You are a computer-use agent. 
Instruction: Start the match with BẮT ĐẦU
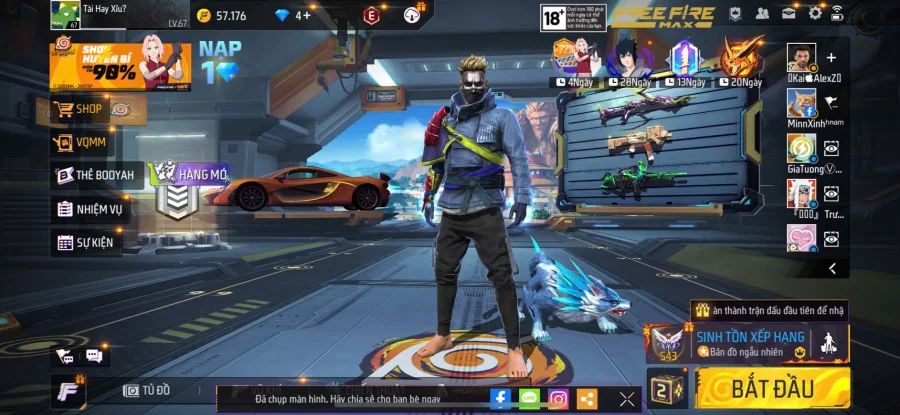point(772,388)
